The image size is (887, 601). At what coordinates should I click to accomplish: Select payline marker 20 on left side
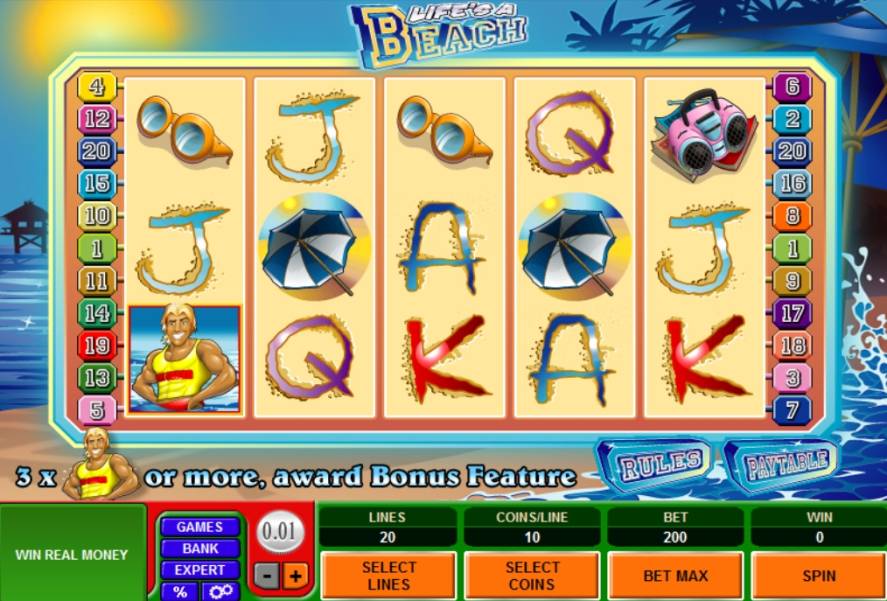tap(97, 151)
